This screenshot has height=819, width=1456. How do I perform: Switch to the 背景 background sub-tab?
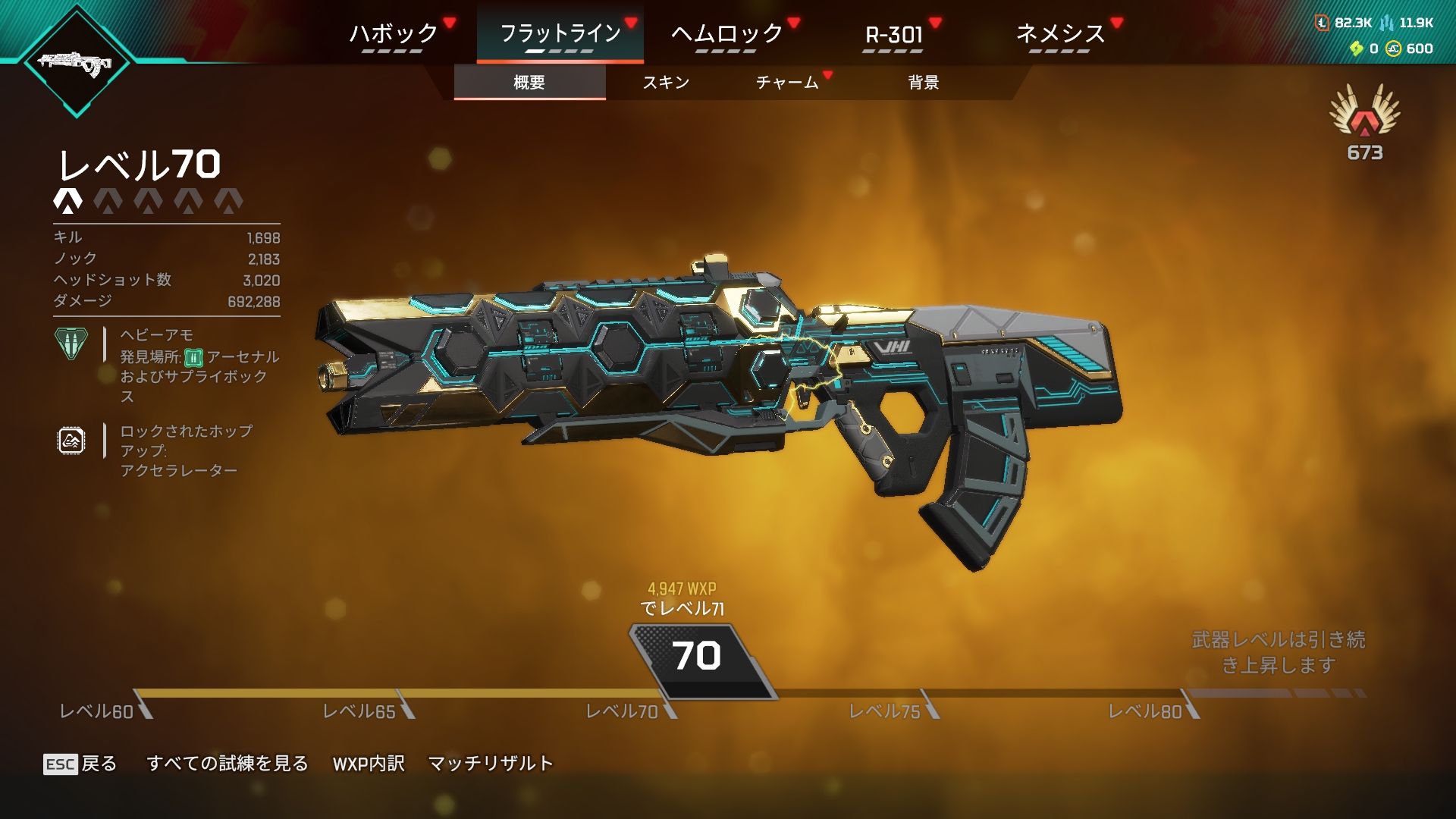point(924,82)
